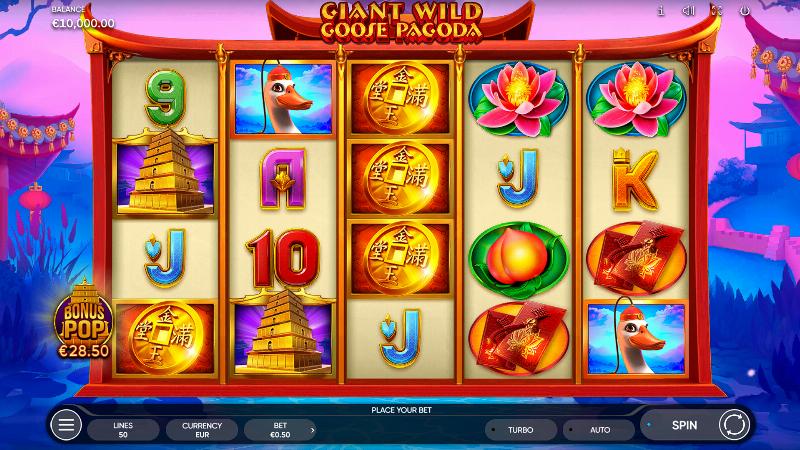Enable Auto spin

point(600,429)
